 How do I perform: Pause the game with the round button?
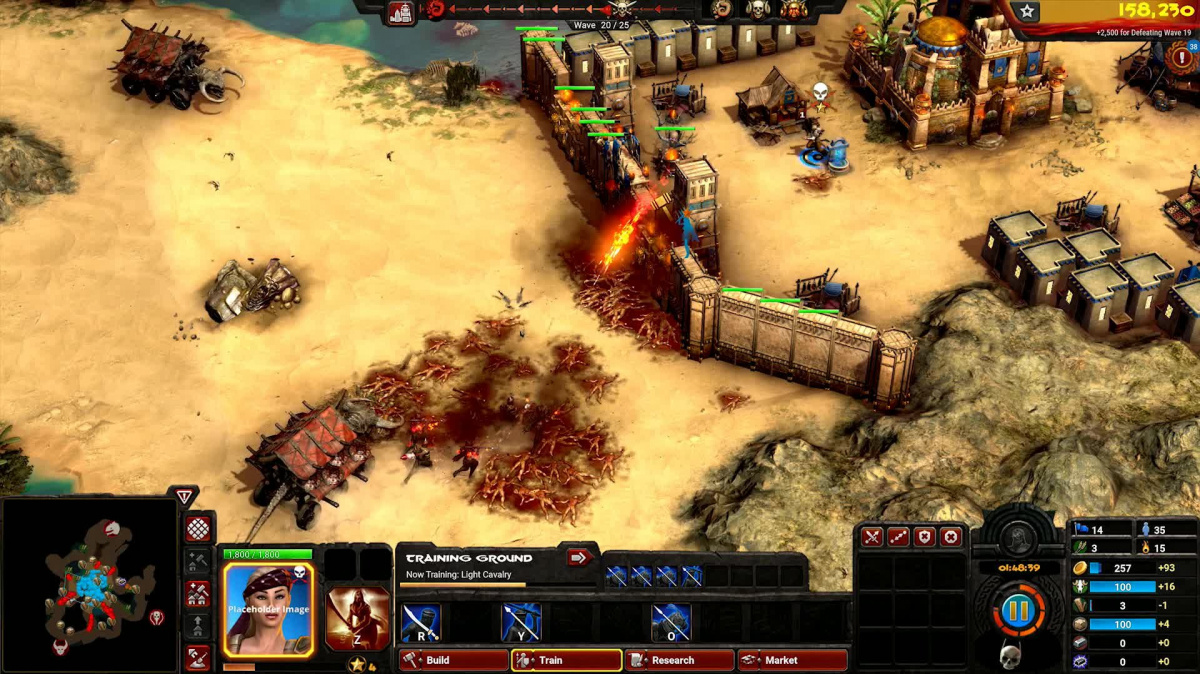[1017, 609]
